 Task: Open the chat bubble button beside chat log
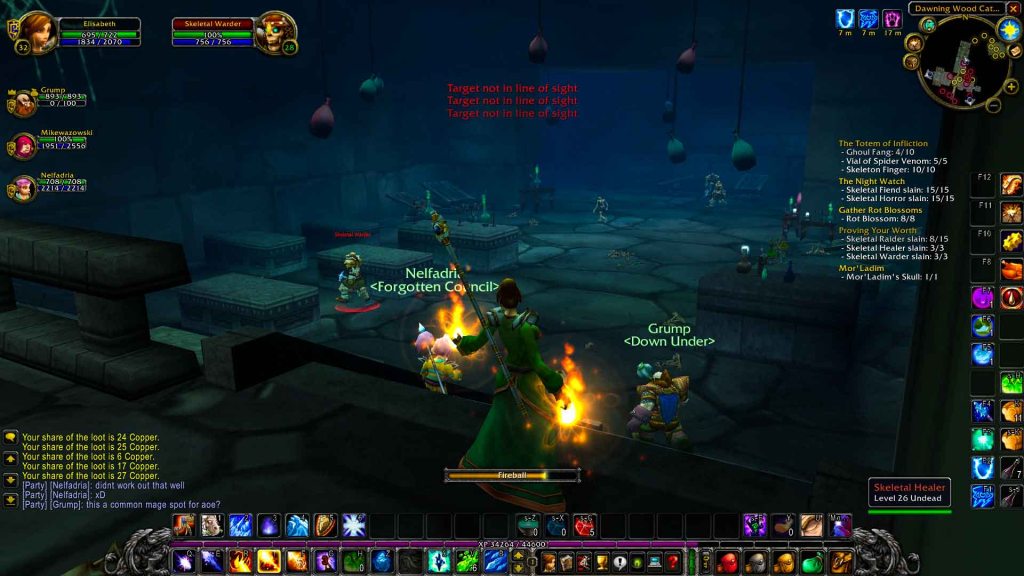click(x=10, y=437)
